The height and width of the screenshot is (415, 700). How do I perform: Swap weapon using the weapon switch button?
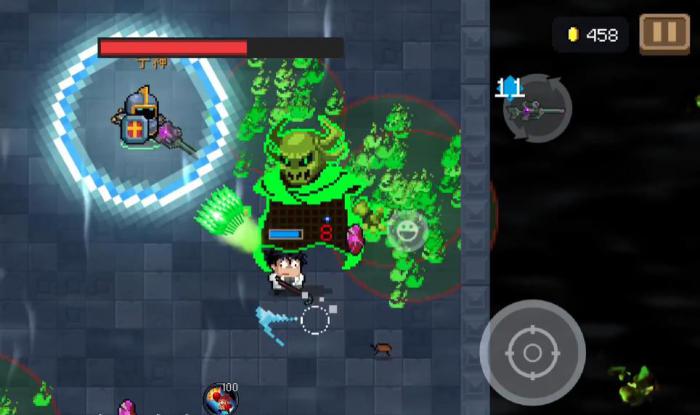pos(537,108)
